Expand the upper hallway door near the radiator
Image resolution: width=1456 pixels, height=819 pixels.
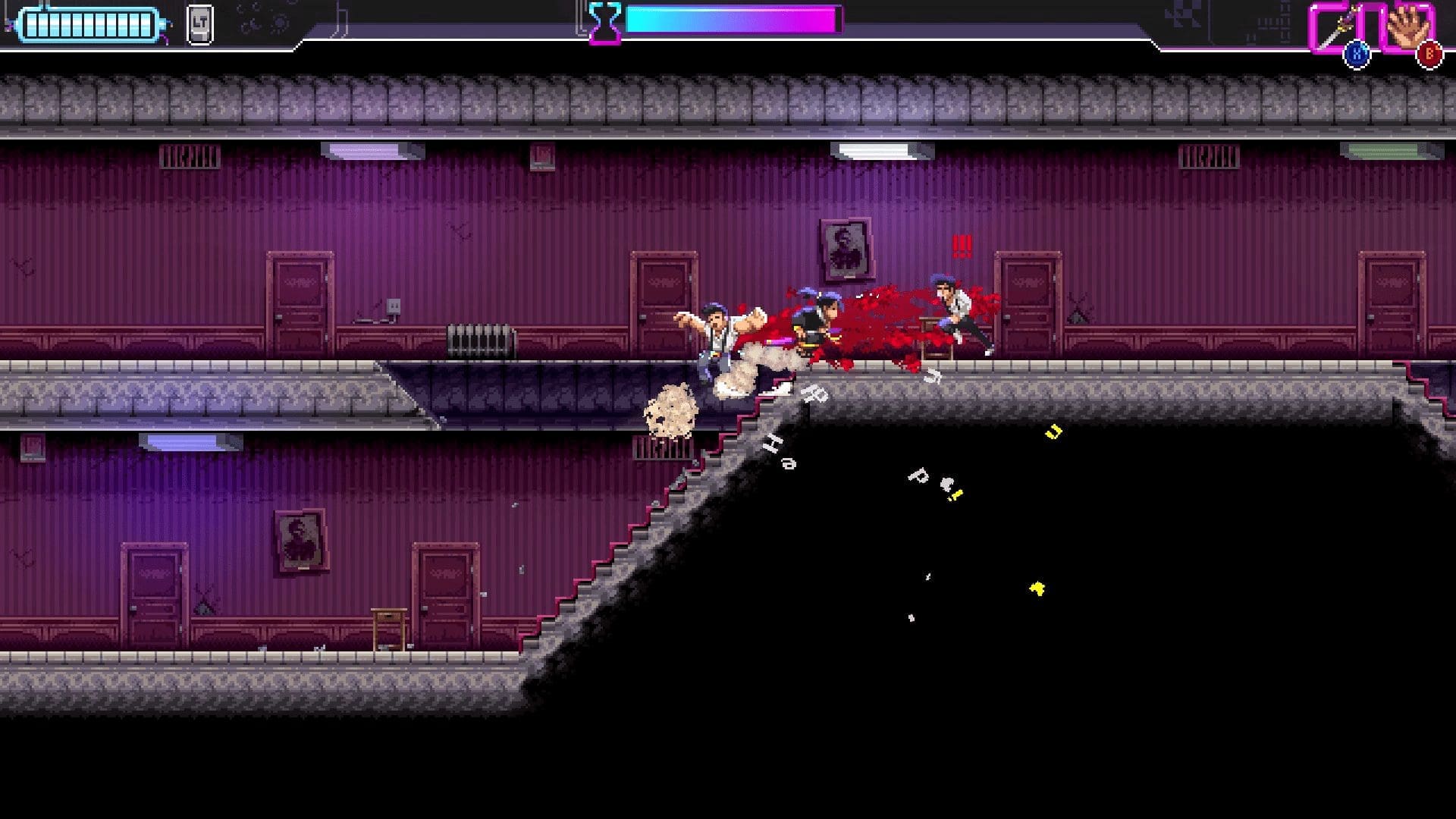(x=661, y=303)
